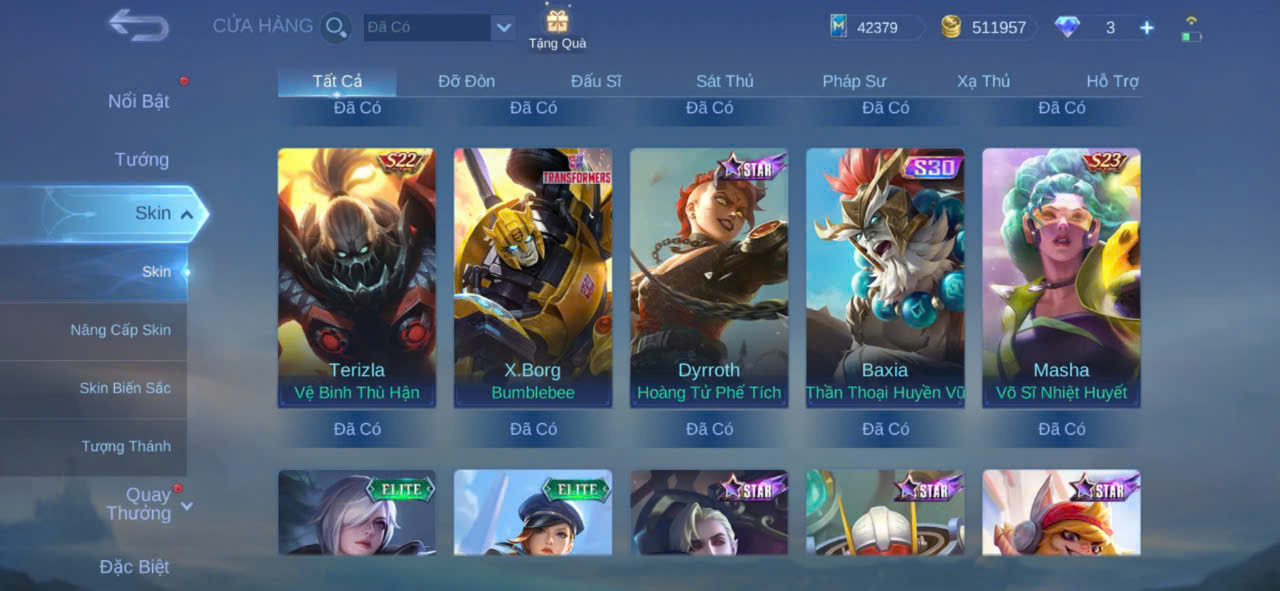Switch to the Đỡ Đòn tab
This screenshot has width=1280, height=591.
(x=466, y=81)
